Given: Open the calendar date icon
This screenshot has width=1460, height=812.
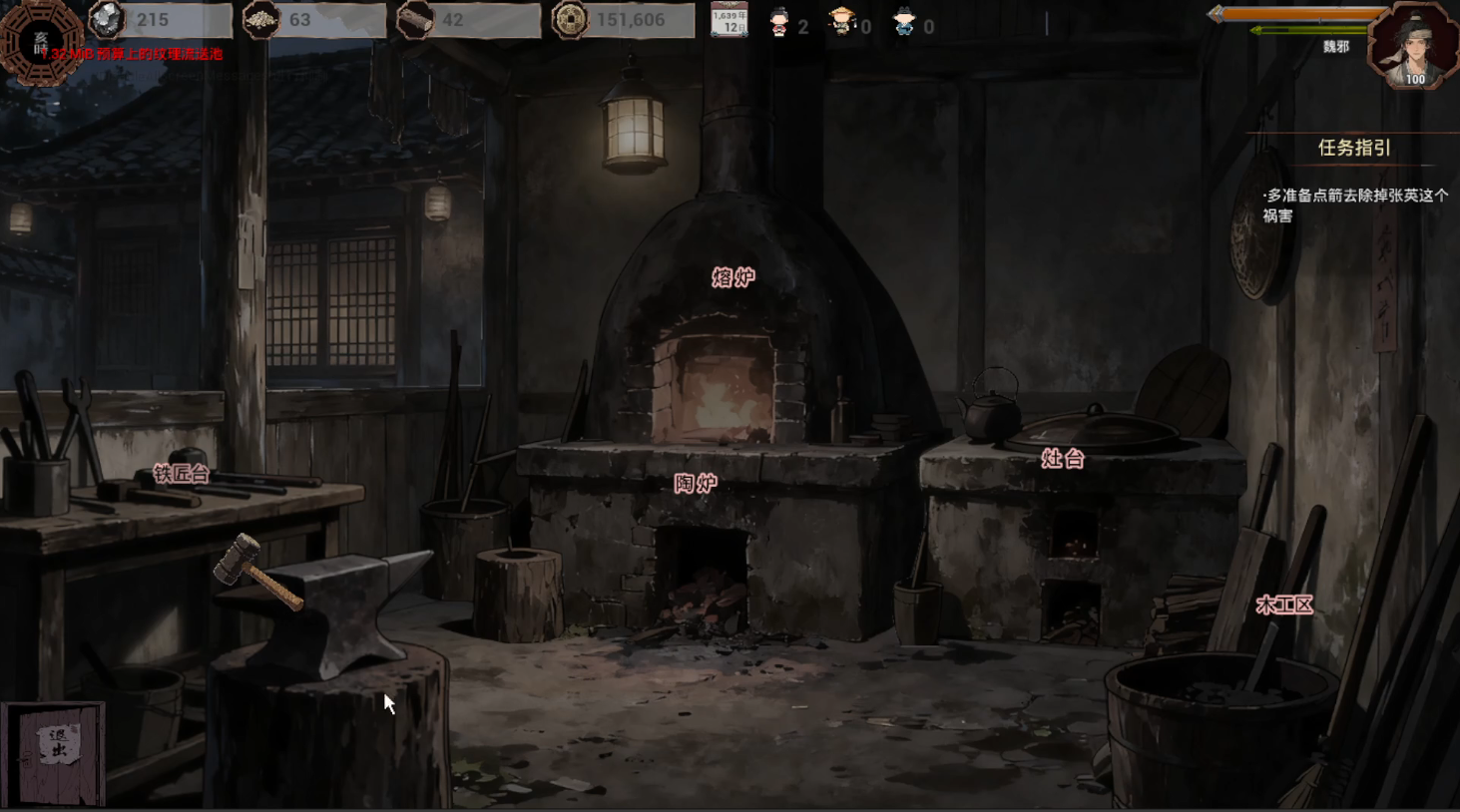Looking at the screenshot, I should click(x=729, y=20).
